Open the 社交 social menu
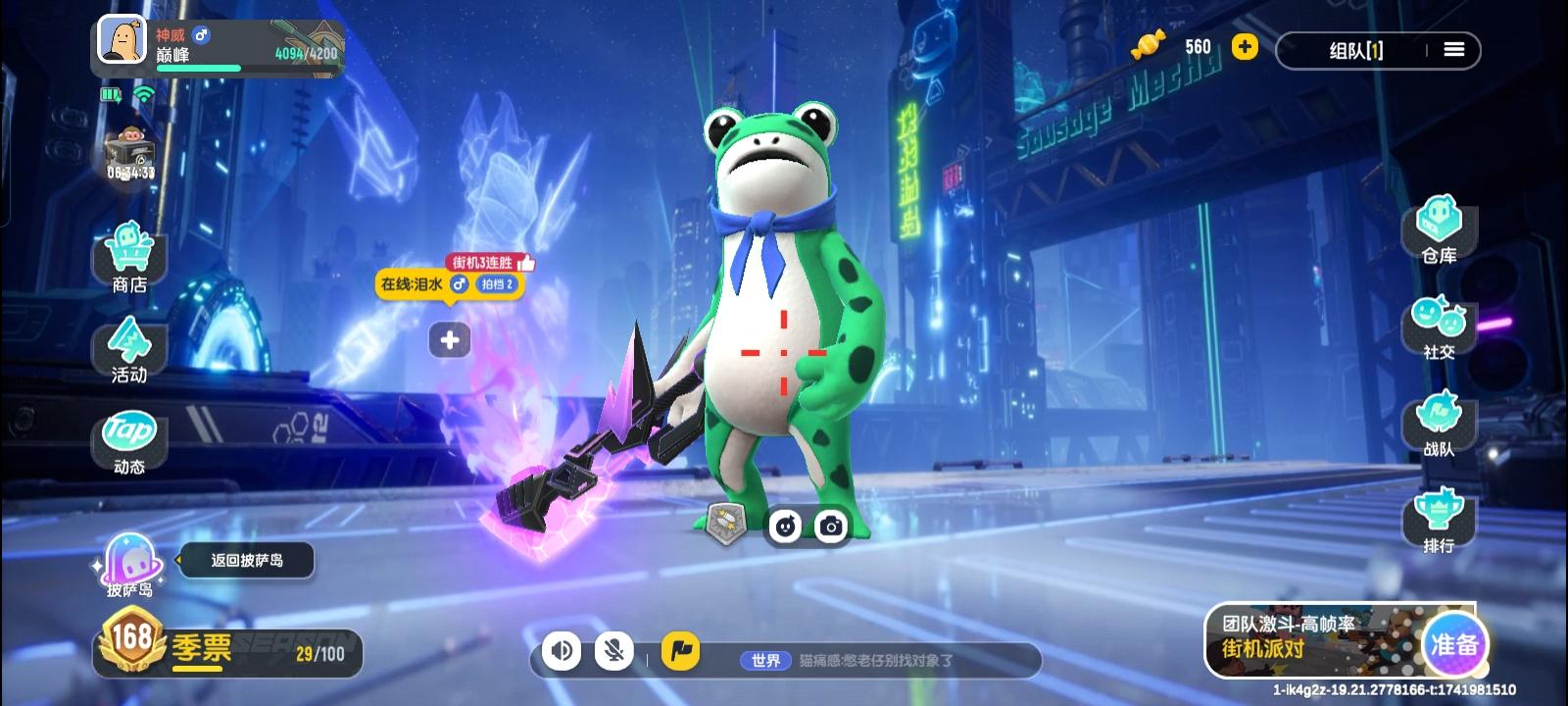The width and height of the screenshot is (1568, 706). 1439,328
